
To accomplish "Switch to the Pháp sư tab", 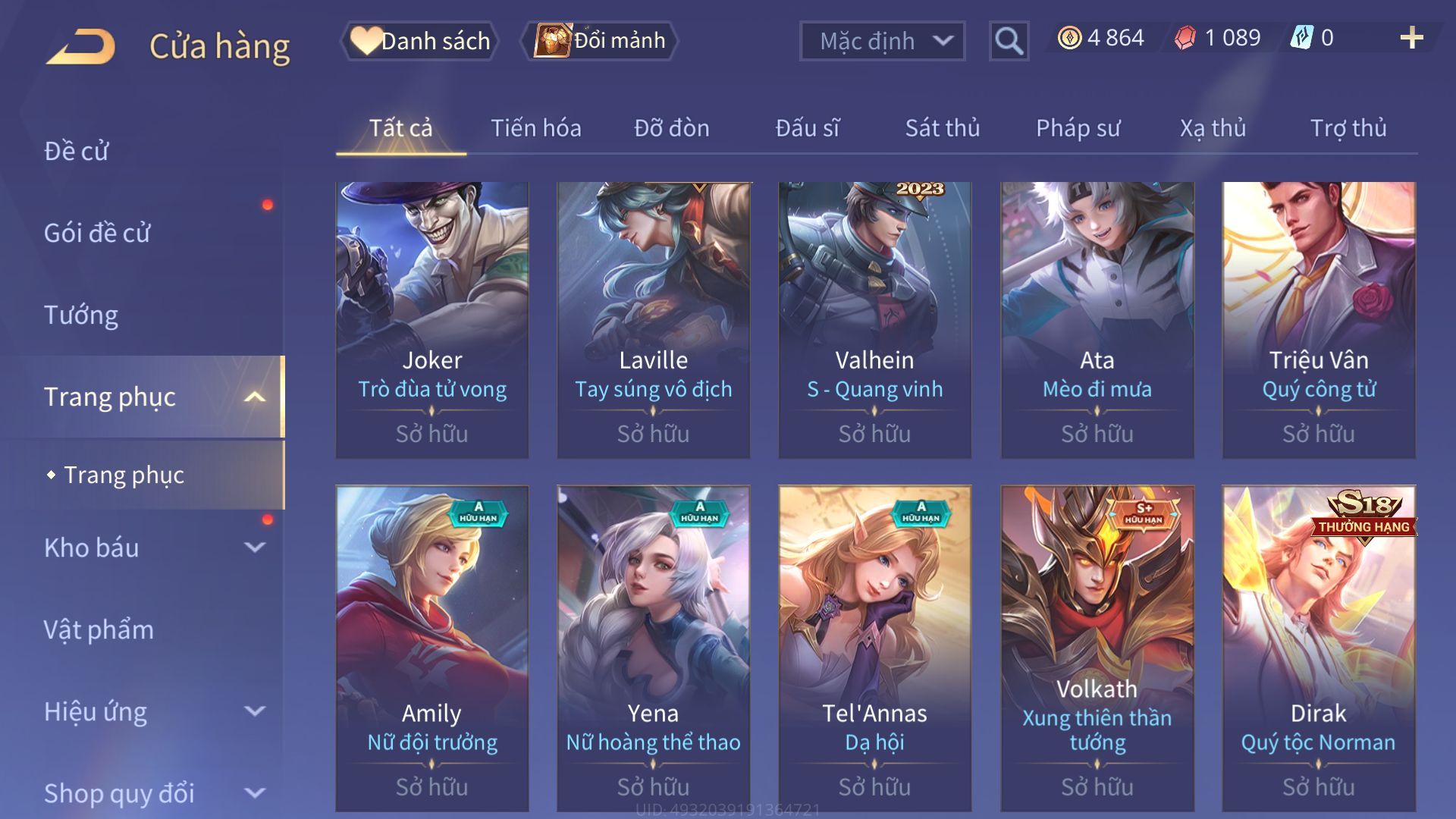I will pyautogui.click(x=1078, y=128).
